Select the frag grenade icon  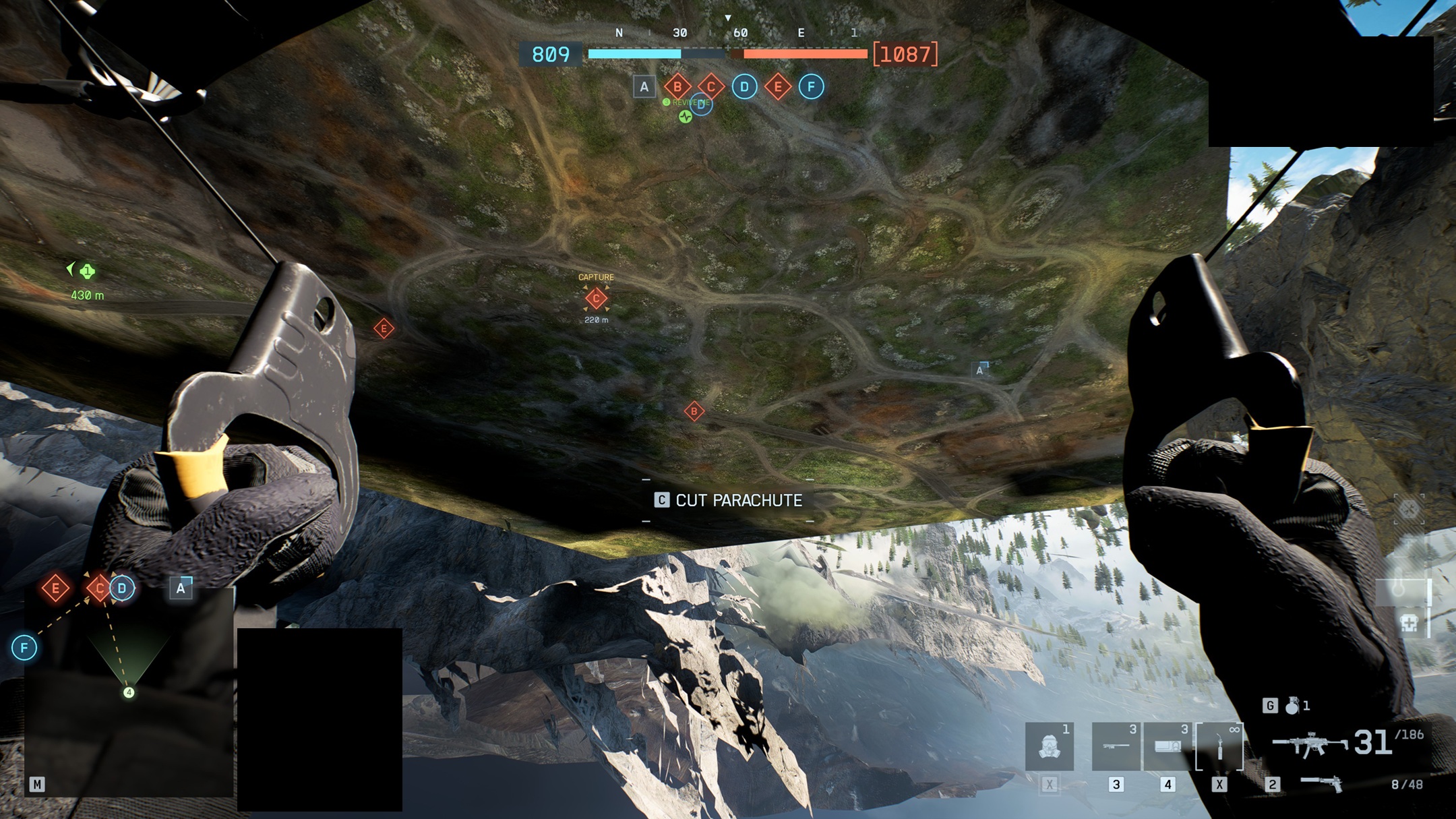(x=1292, y=706)
